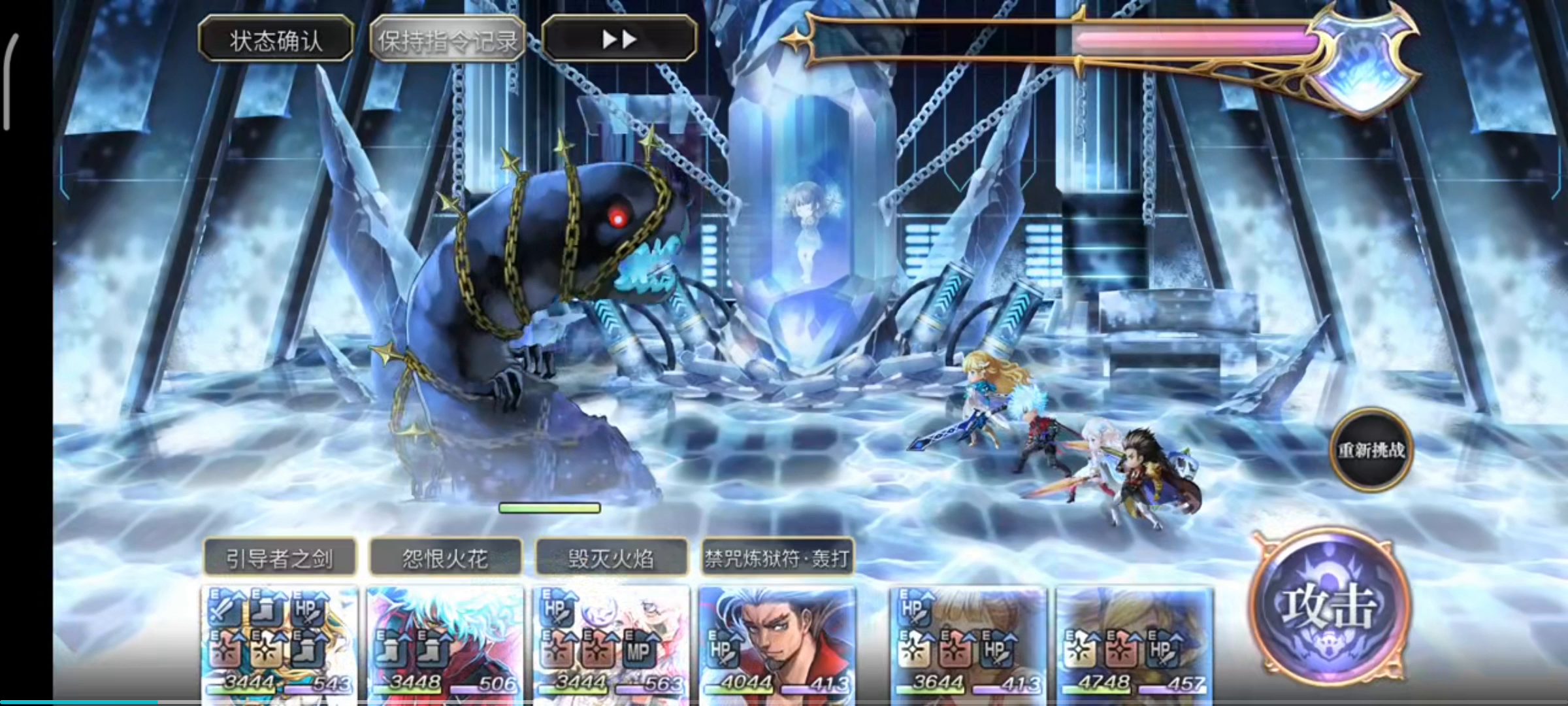This screenshot has width=1568, height=706.
Task: Select the 引导者之剑 skill
Action: tap(280, 559)
